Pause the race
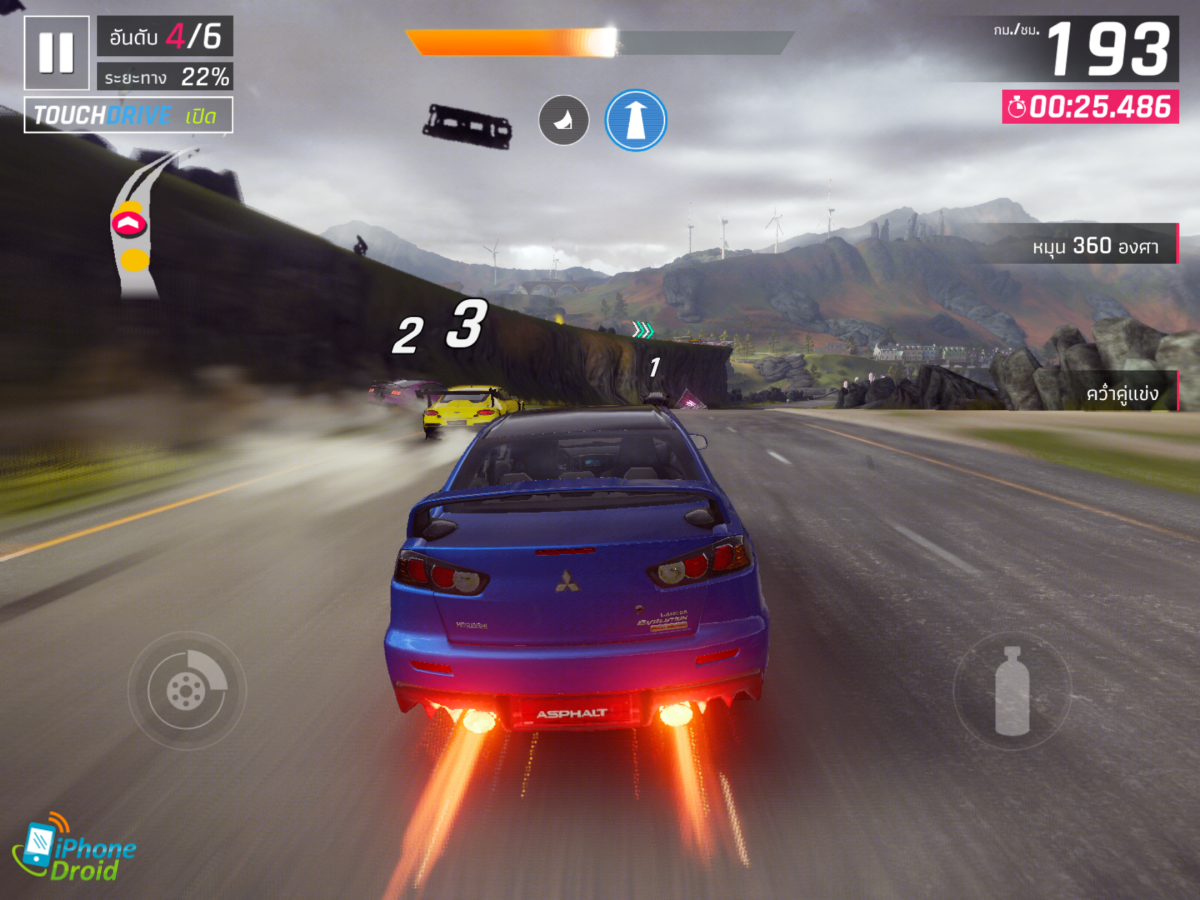1200x900 pixels. (56, 53)
